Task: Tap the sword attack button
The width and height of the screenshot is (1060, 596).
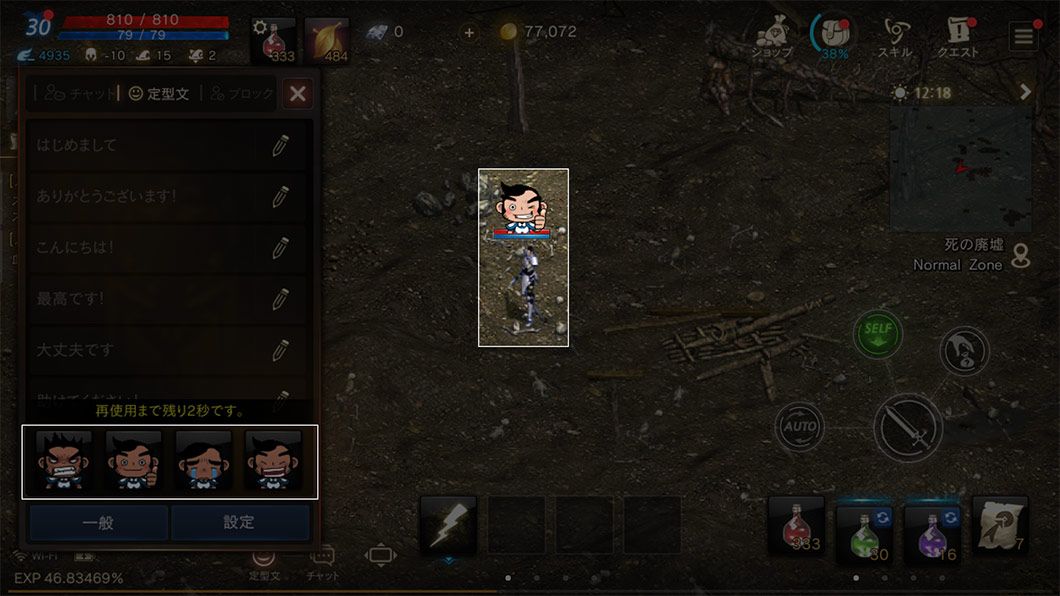Action: point(908,428)
